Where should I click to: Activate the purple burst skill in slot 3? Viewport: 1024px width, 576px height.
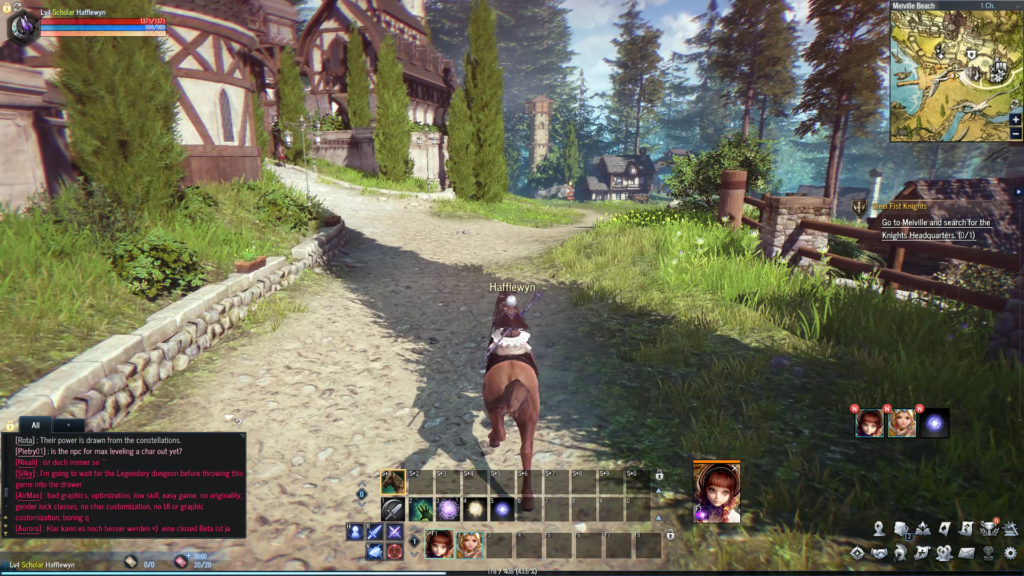[x=448, y=509]
